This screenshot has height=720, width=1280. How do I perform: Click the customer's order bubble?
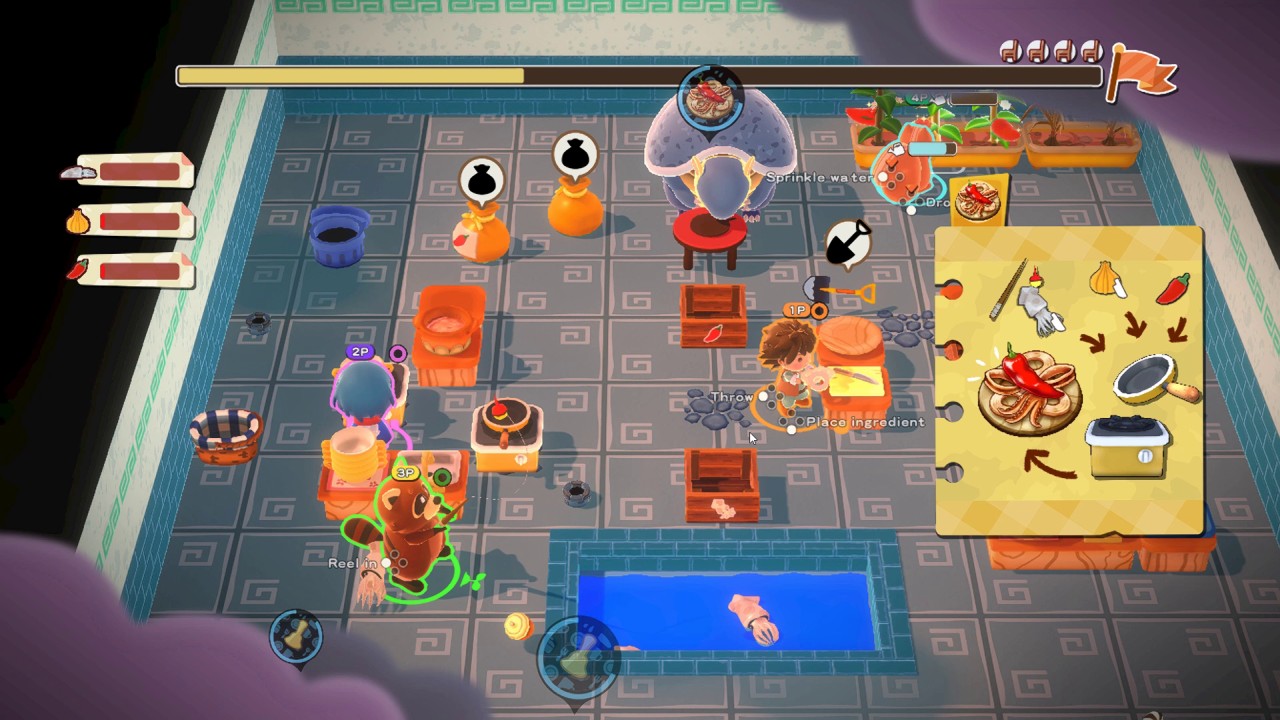pos(711,97)
